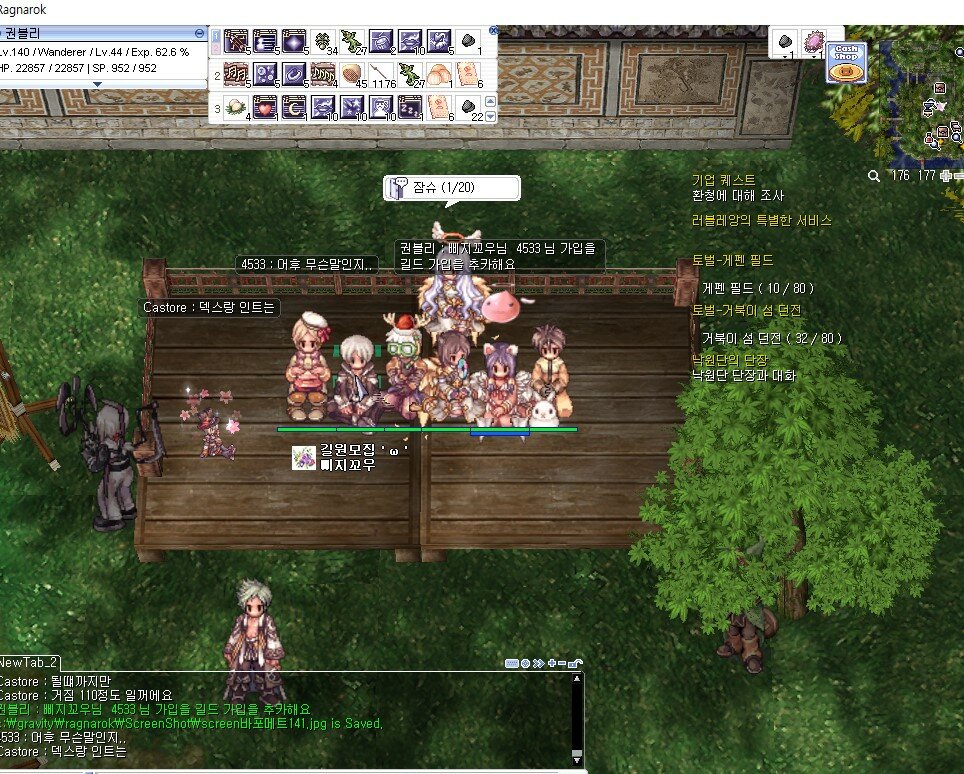The height and width of the screenshot is (774, 964).
Task: Use the round bread item with count 45
Action: pos(351,74)
